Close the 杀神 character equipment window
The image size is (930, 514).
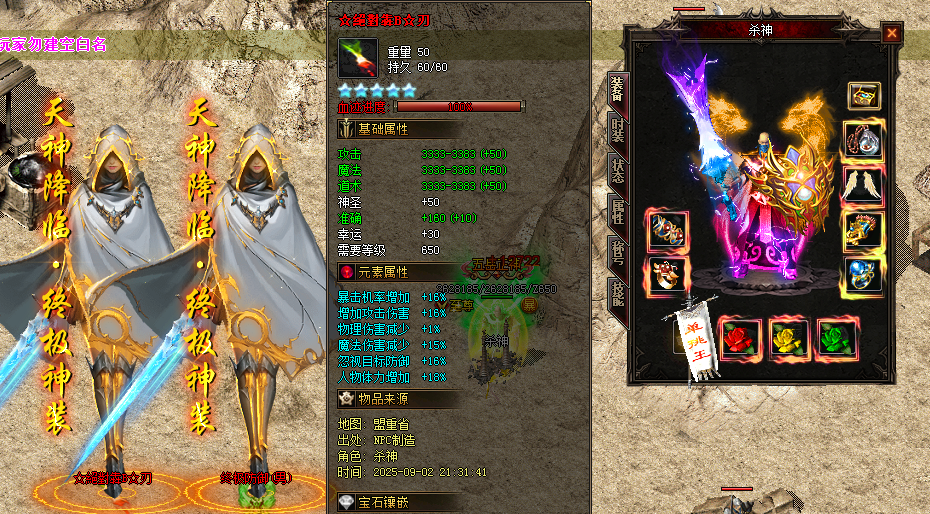[891, 33]
